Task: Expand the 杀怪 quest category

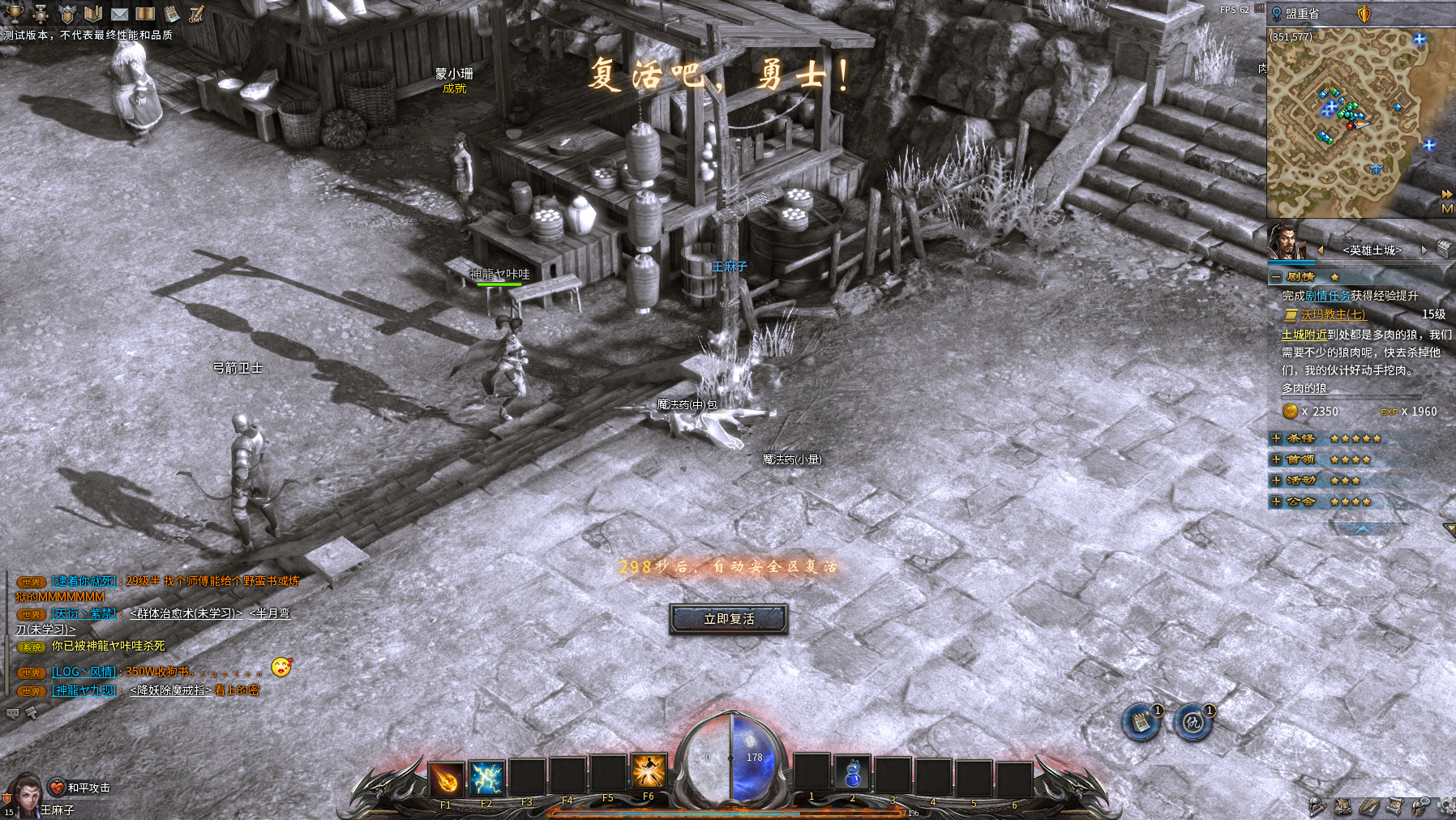Action: [x=1276, y=438]
